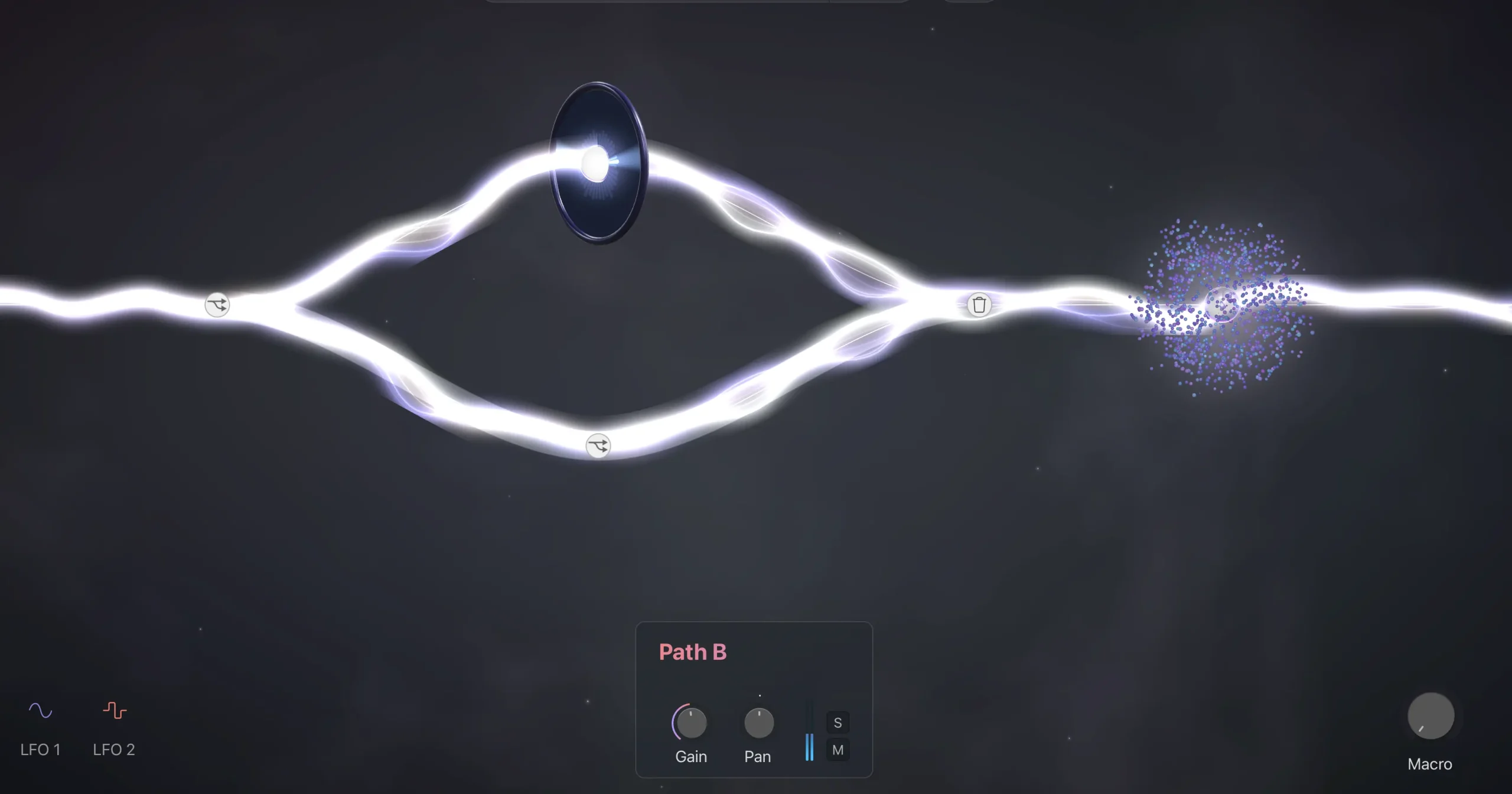1512x794 pixels.
Task: Enable Solo on Path B with the S button
Action: (x=838, y=721)
